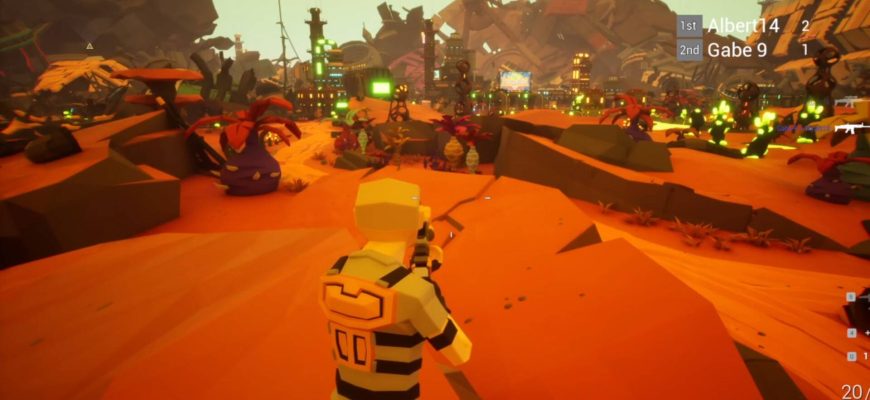Click the bright white rifle icon
The height and width of the screenshot is (400, 870).
(851, 127)
